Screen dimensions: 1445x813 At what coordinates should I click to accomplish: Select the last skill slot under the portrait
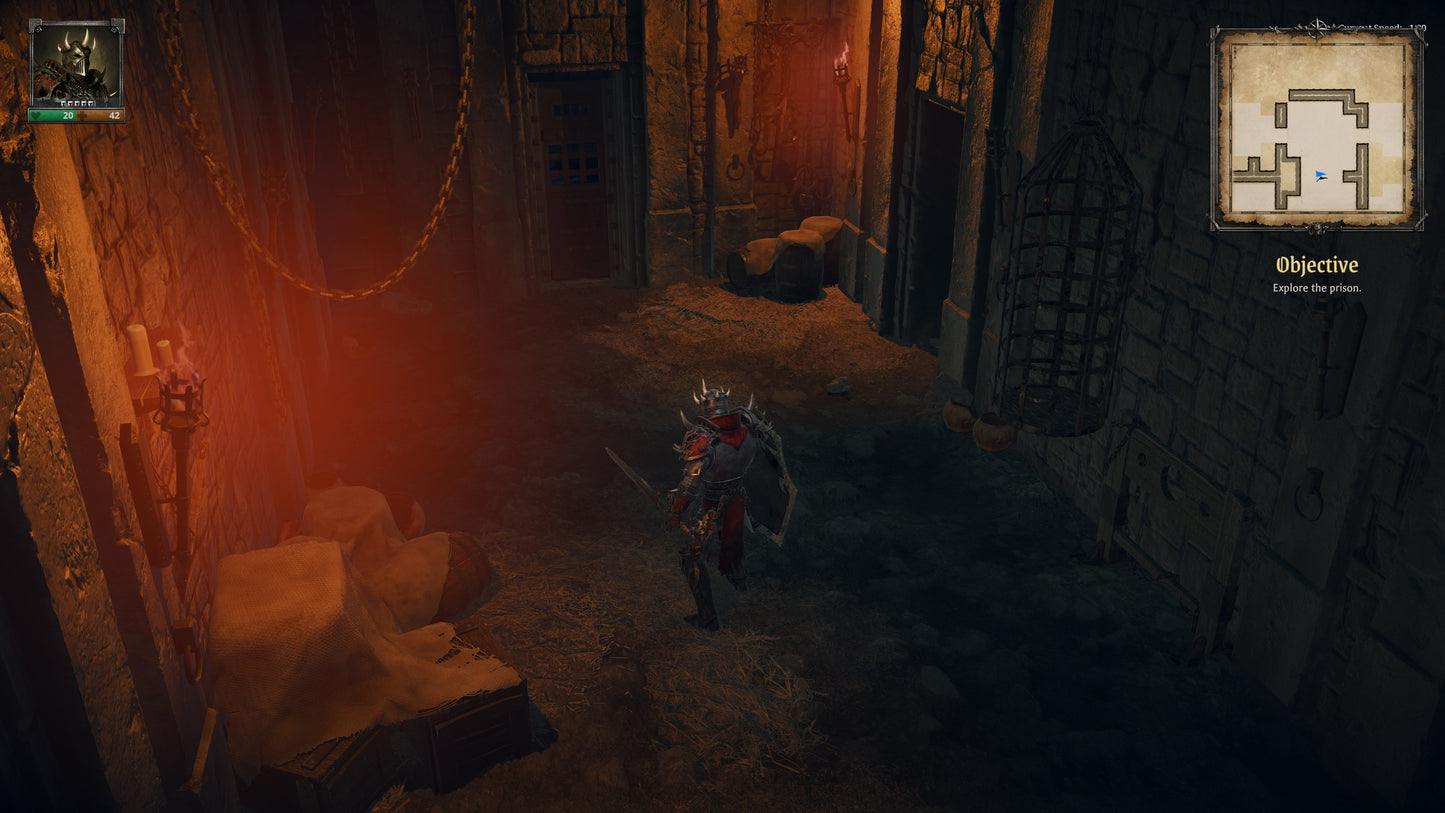(x=92, y=104)
